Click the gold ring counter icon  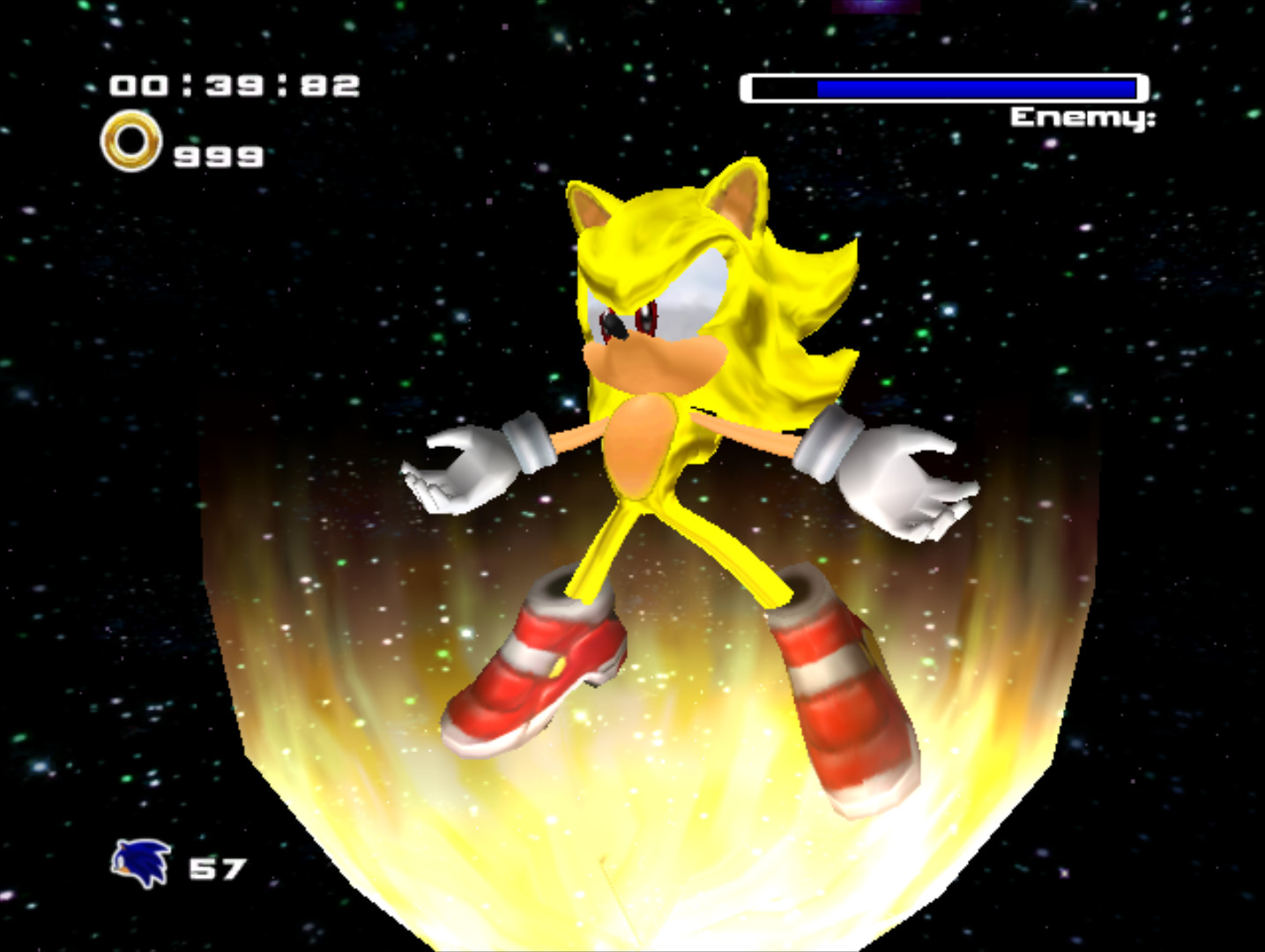coord(132,141)
